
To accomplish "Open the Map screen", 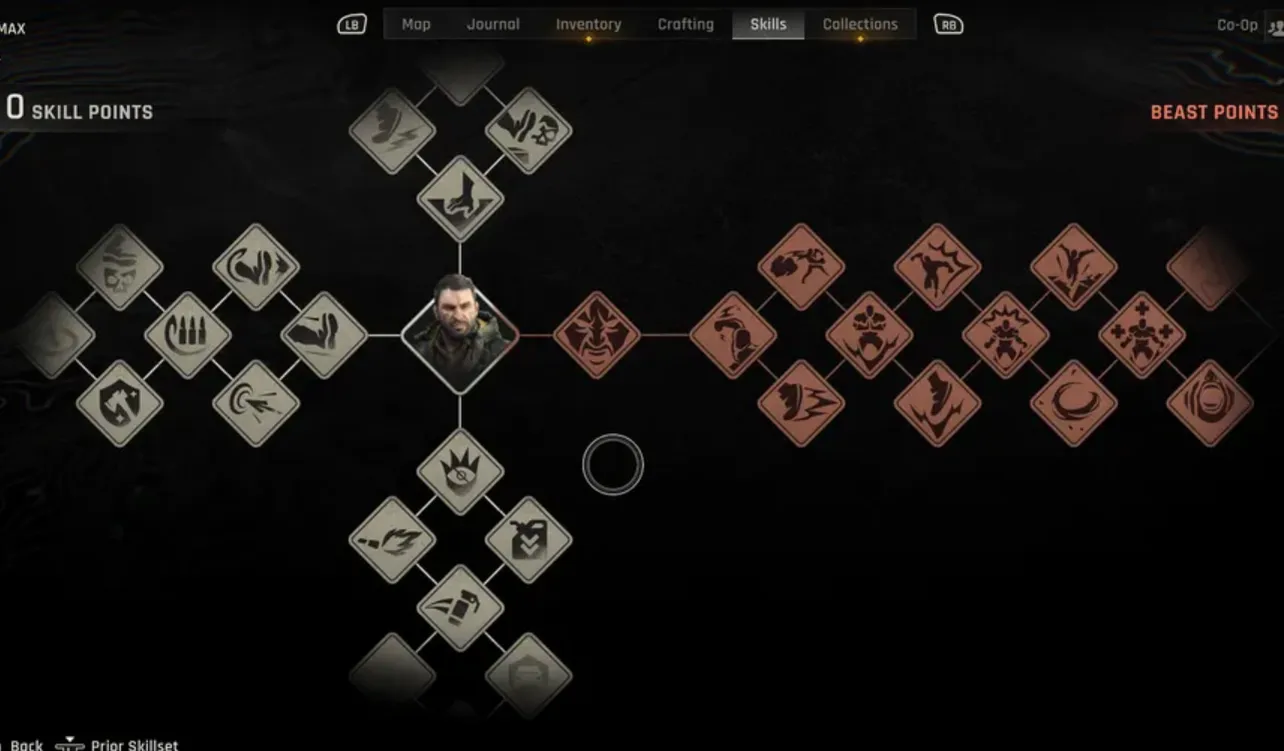I will [x=415, y=23].
